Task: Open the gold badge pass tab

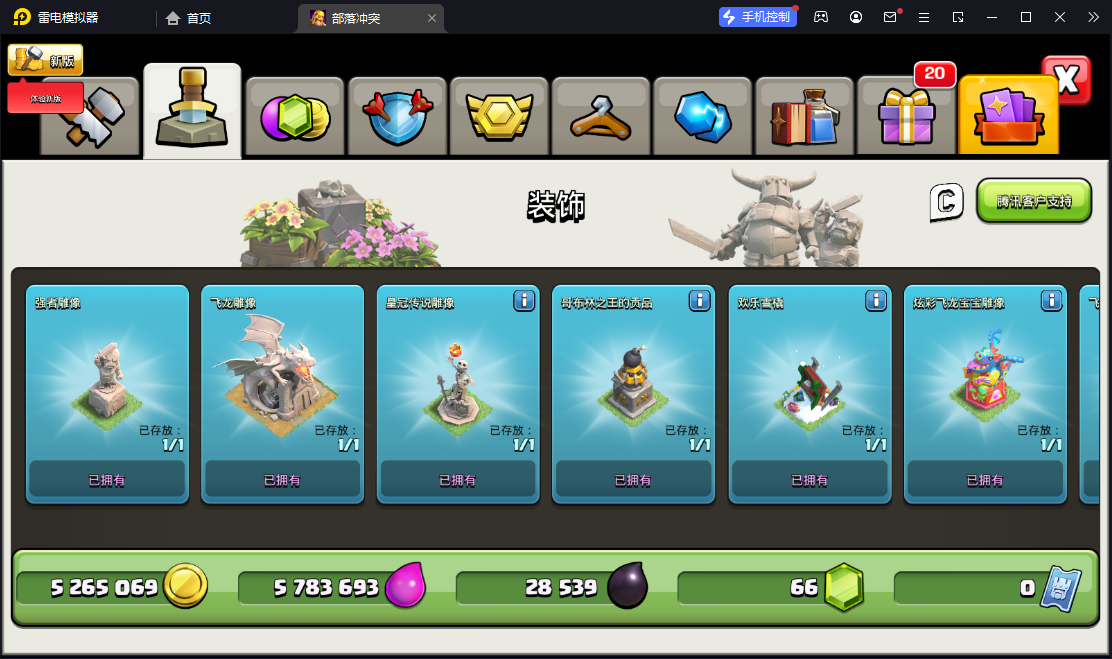Action: (x=499, y=117)
